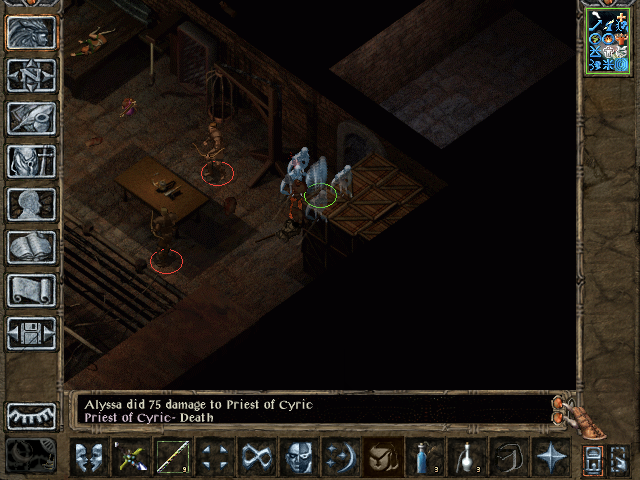640x480 pixels.
Task: Open the mage spellbook button
Action: 32,247
